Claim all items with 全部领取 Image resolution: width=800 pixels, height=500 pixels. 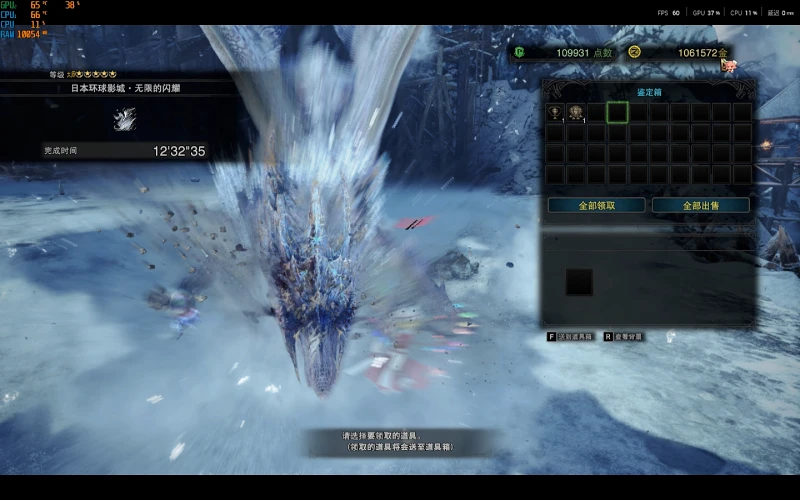pos(596,205)
